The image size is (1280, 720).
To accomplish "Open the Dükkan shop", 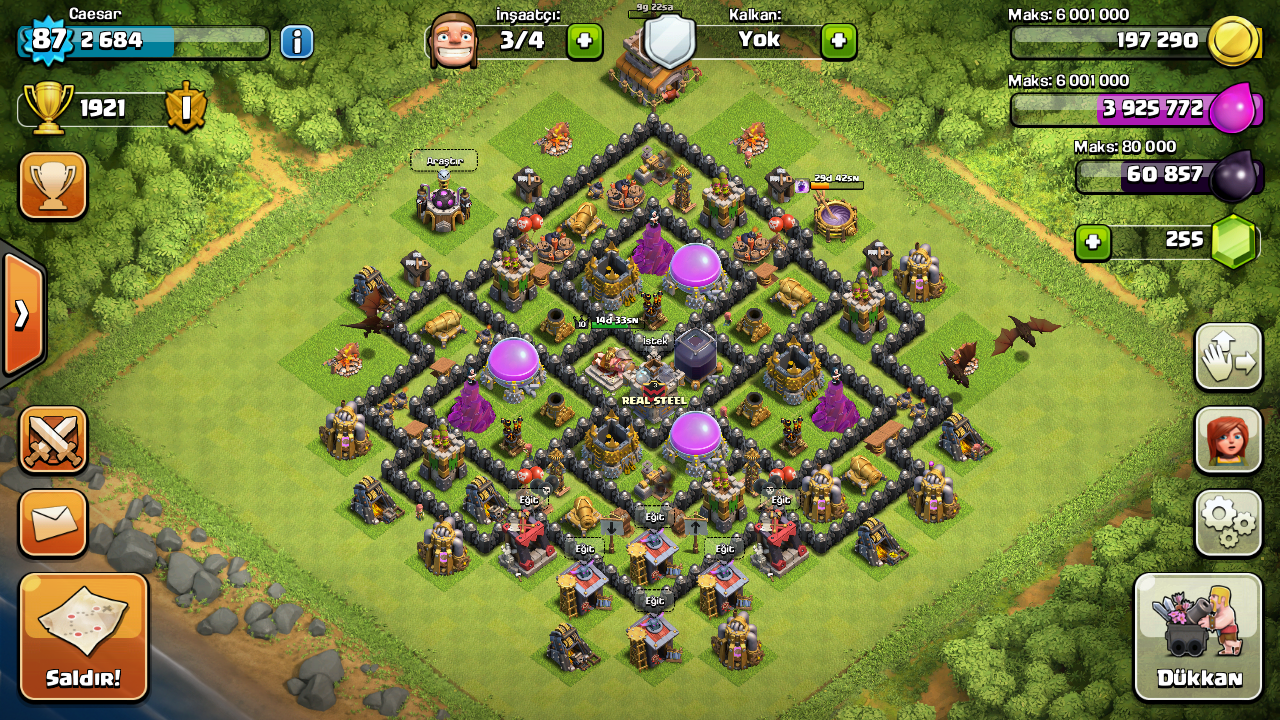I will [1198, 637].
